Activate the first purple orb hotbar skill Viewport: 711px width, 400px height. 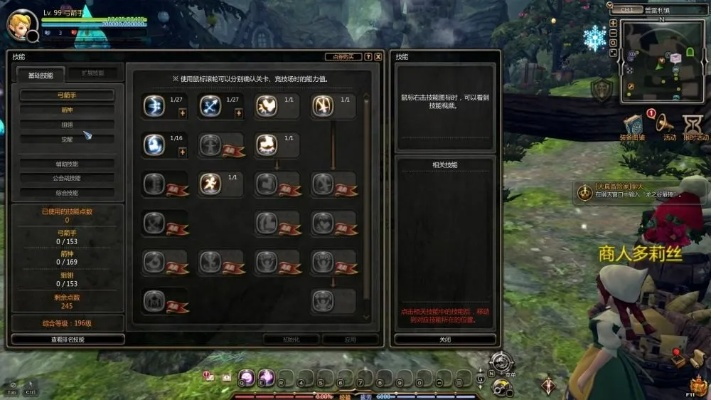[247, 377]
